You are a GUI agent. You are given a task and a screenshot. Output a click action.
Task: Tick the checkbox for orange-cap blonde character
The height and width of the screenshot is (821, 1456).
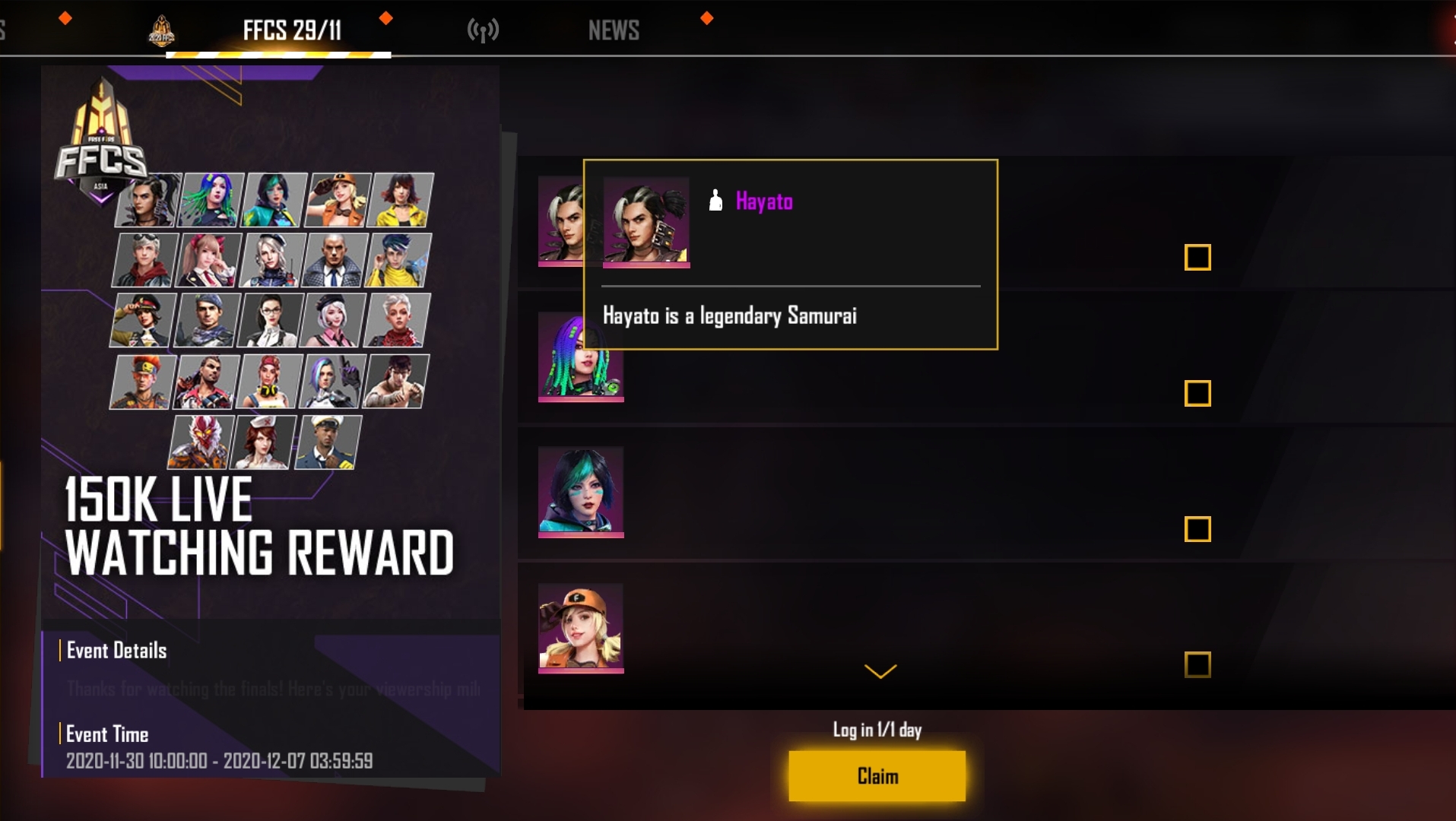[x=1197, y=664]
